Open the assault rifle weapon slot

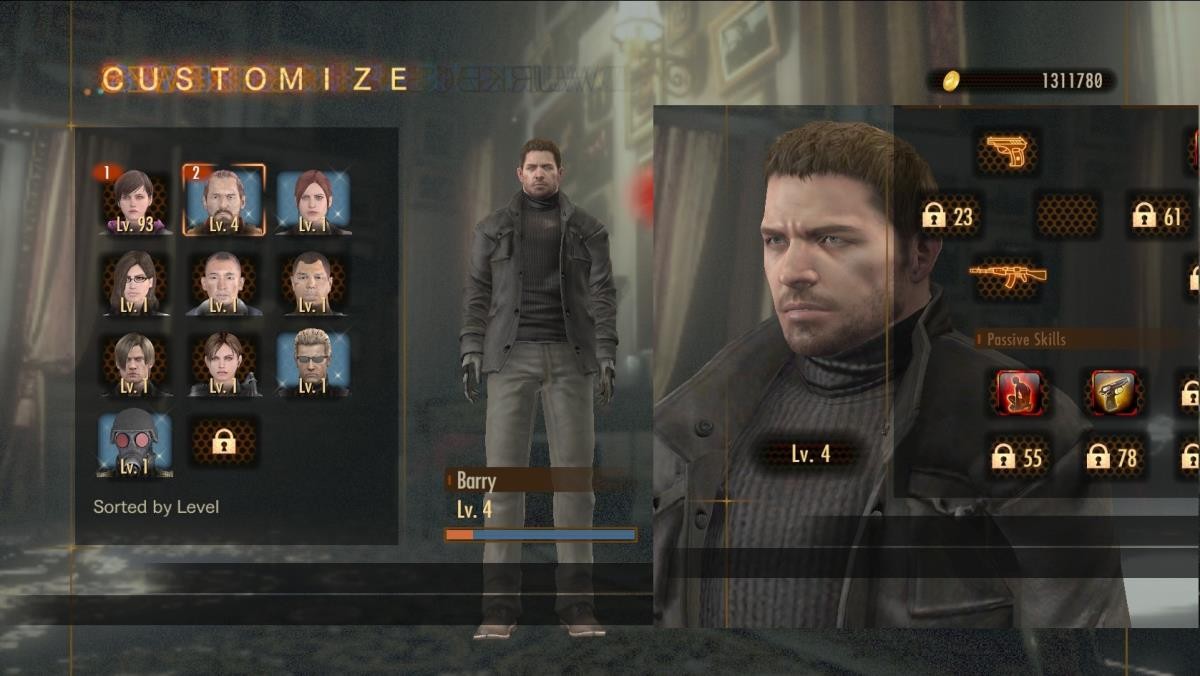pyautogui.click(x=1006, y=275)
